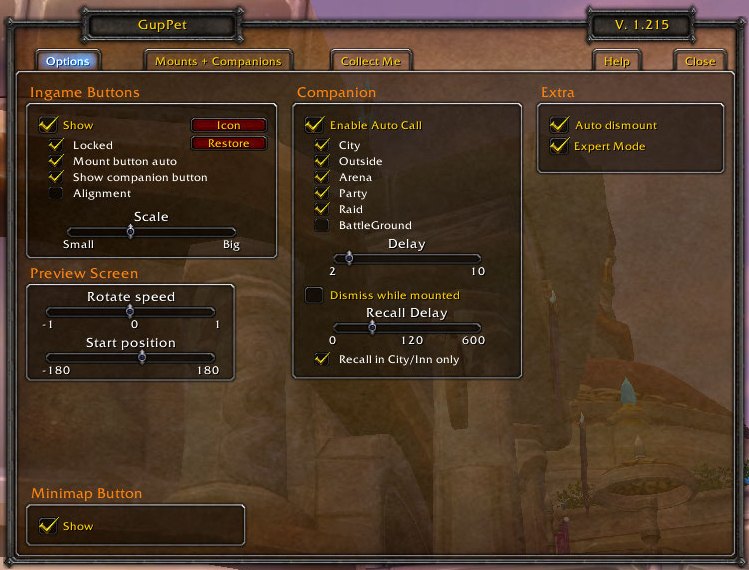Enable auto call in BattleGround
The width and height of the screenshot is (749, 570).
click(322, 225)
